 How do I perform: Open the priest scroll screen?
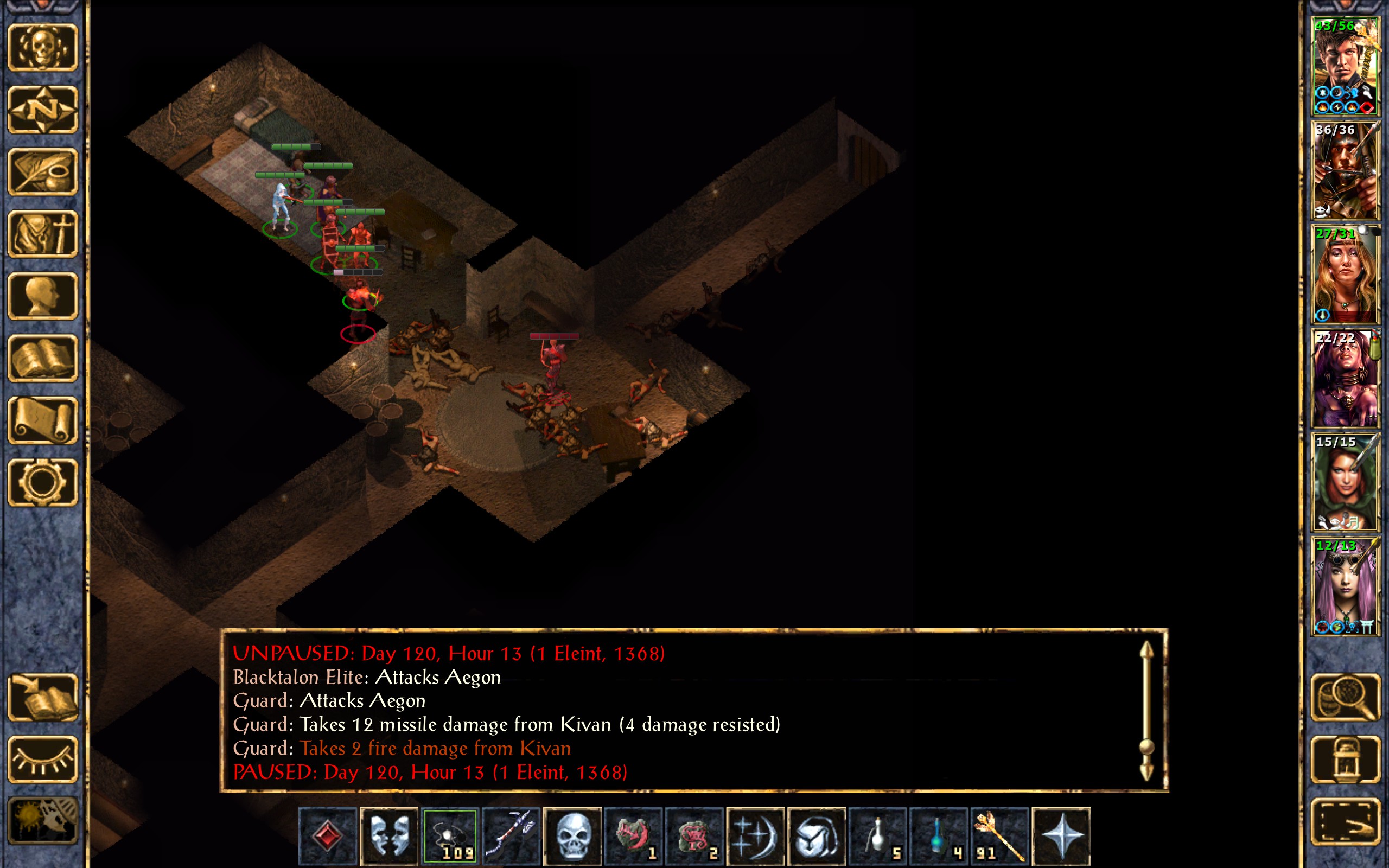[x=43, y=420]
